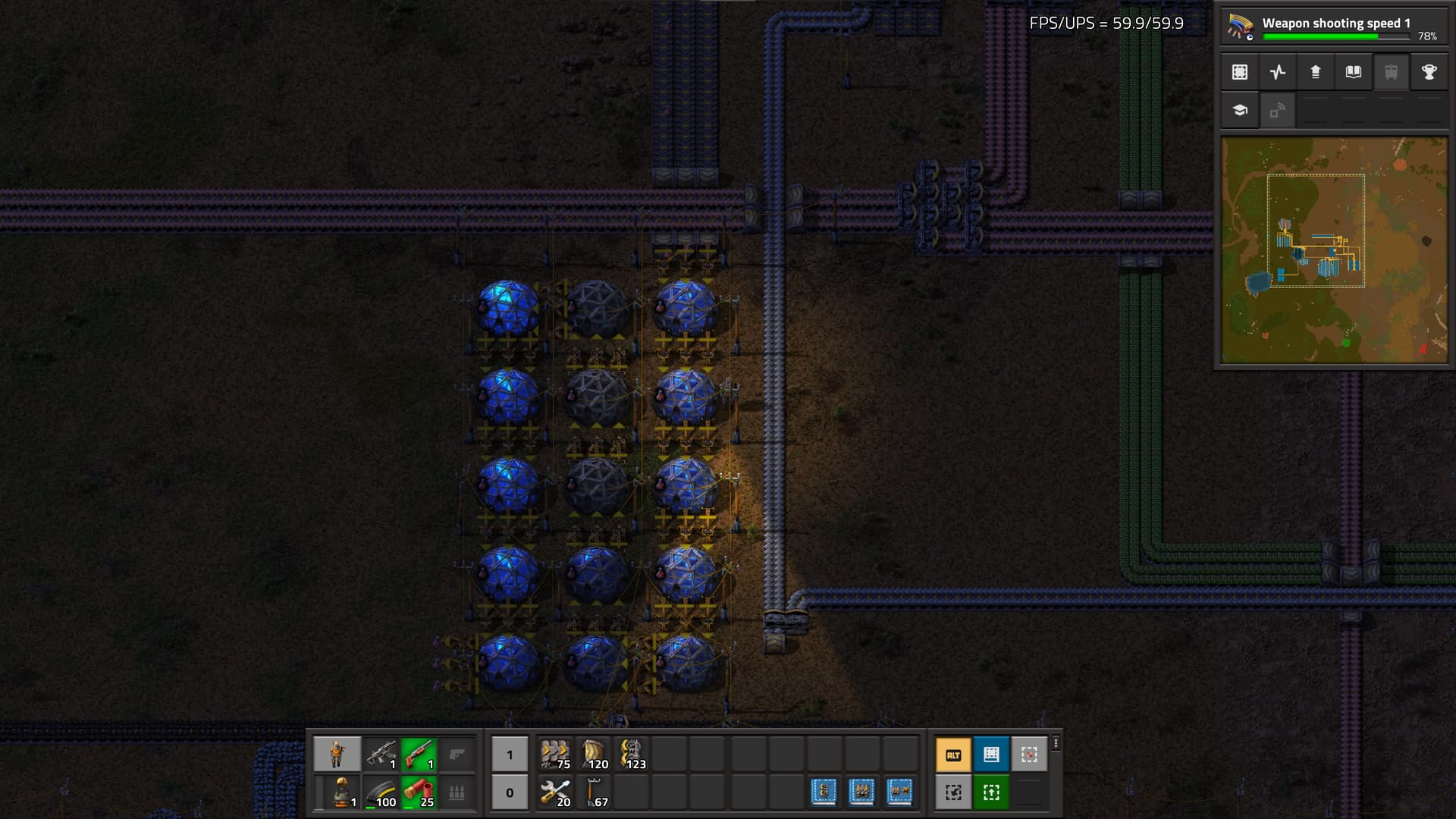Click the green upgrade planner shortcut

(991, 792)
